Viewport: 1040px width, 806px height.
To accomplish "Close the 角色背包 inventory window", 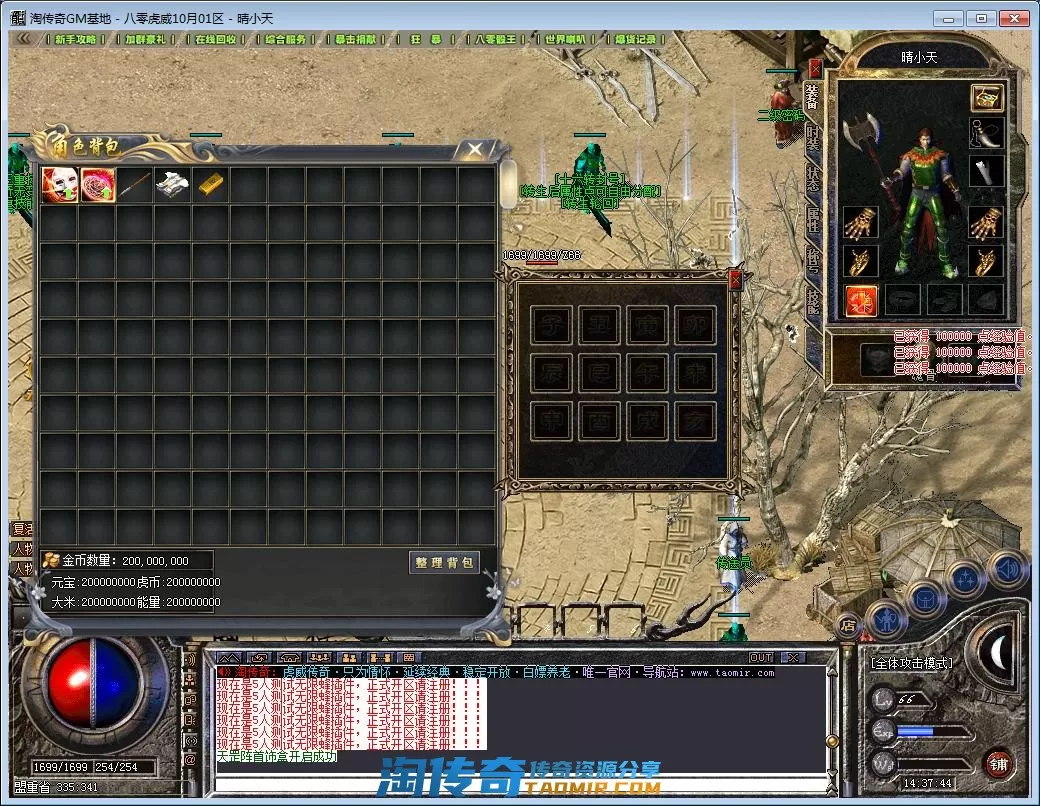I will pyautogui.click(x=475, y=150).
